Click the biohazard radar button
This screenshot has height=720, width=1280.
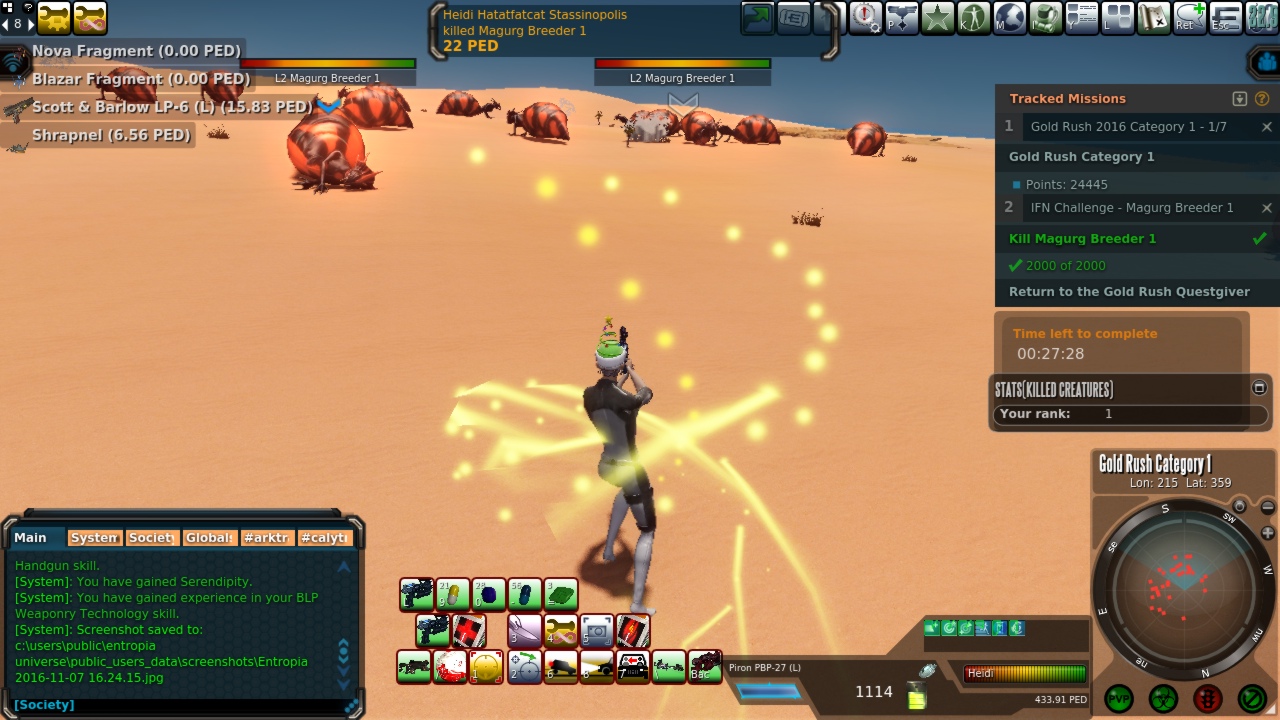[x=1163, y=697]
